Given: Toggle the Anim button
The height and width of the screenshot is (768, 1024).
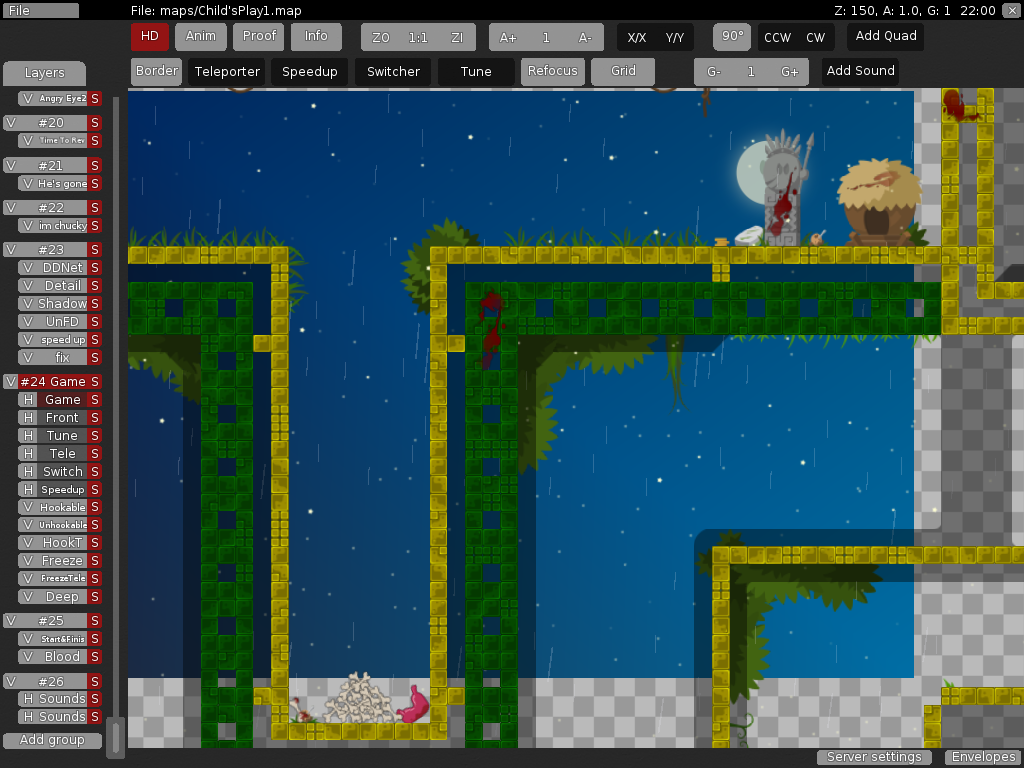Looking at the screenshot, I should click(x=201, y=37).
